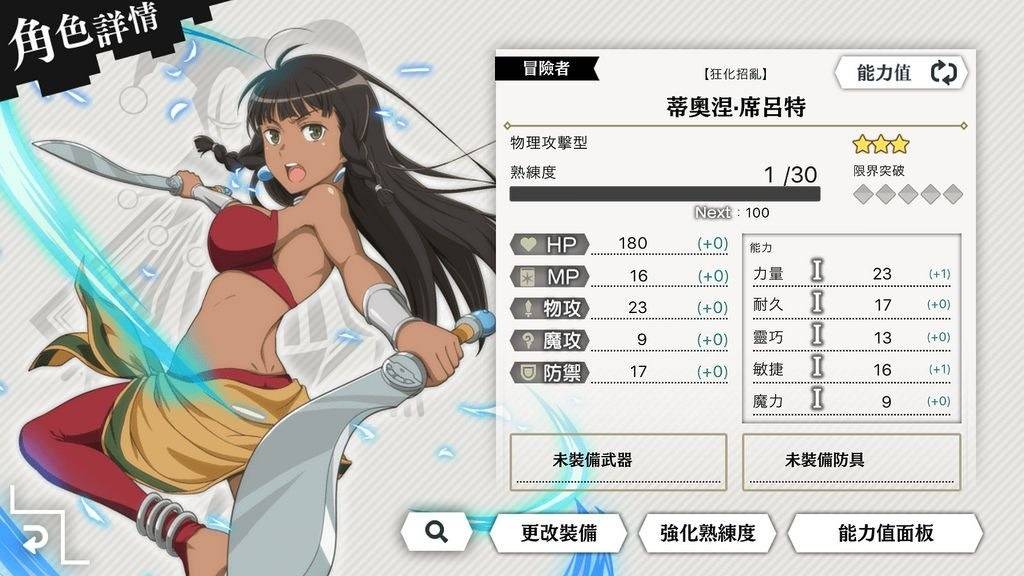Open the 能力值面板 panel
The height and width of the screenshot is (576, 1024).
coord(885,532)
